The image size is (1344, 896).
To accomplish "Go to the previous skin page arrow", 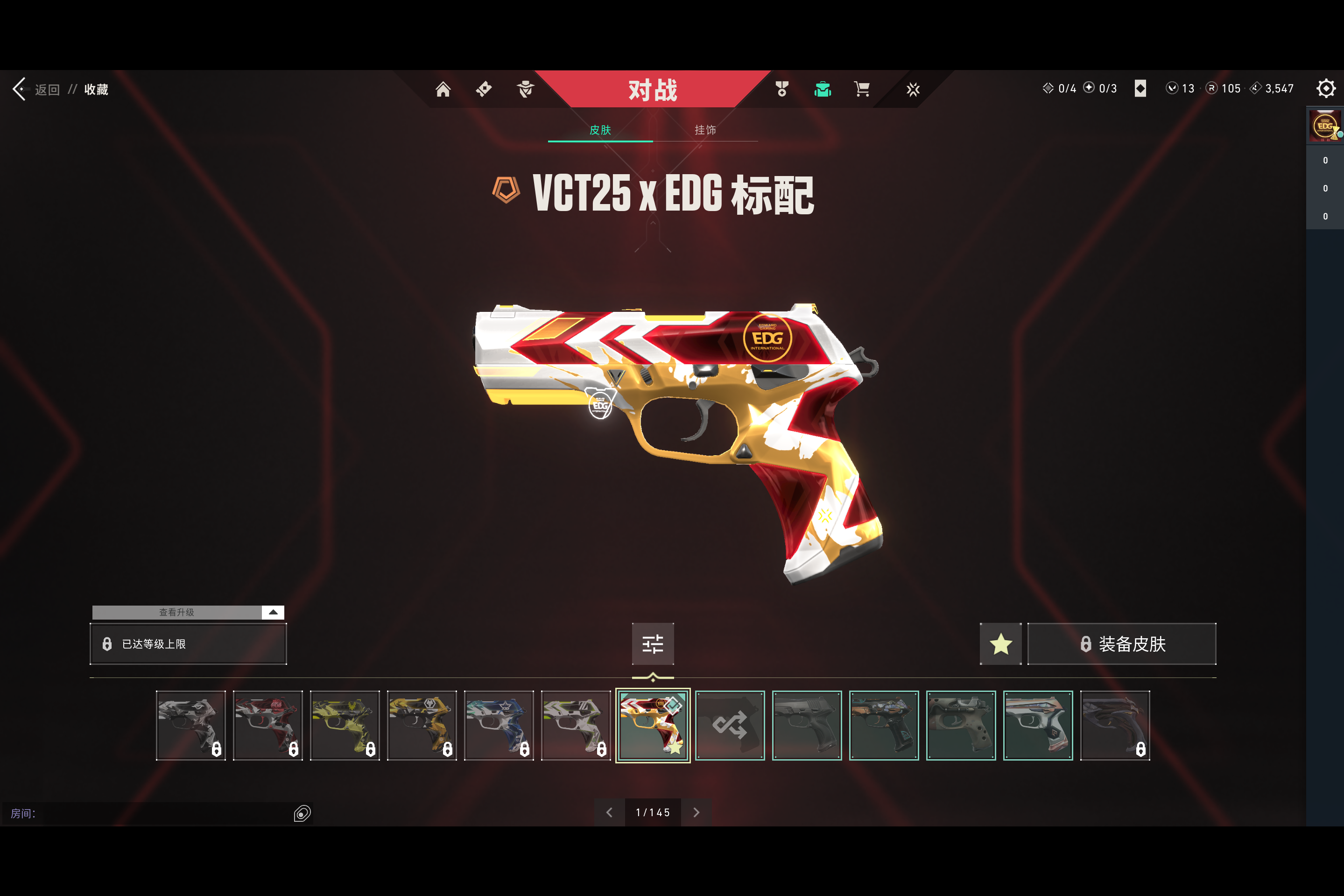I will (609, 812).
